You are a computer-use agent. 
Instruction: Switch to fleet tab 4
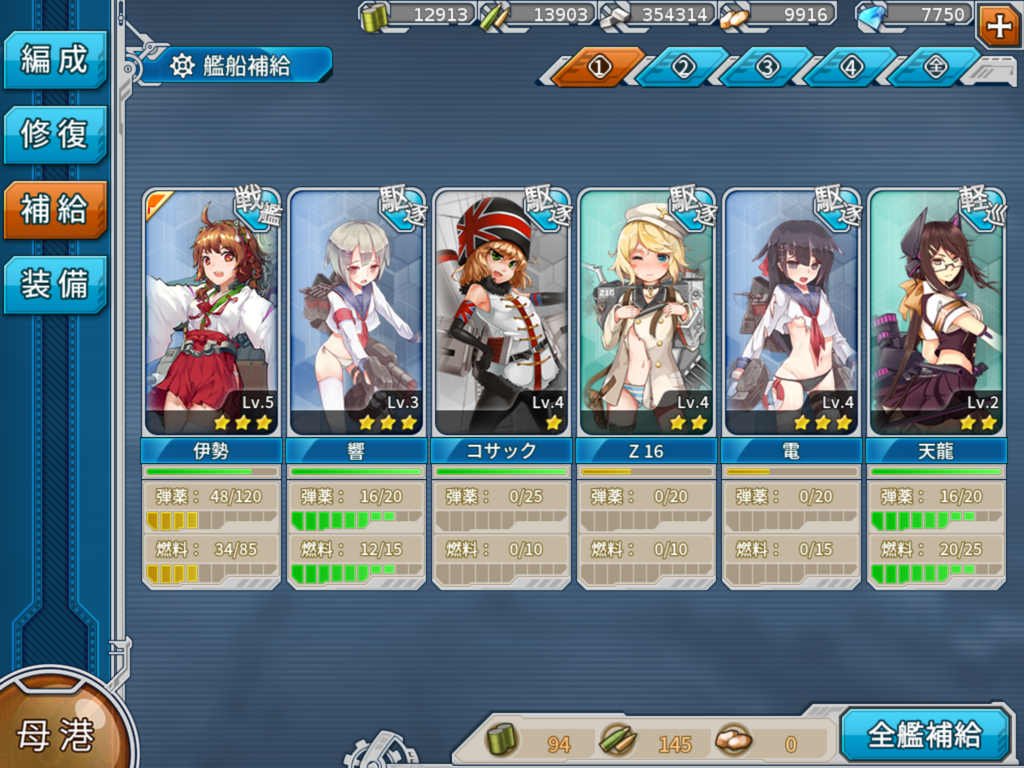pyautogui.click(x=851, y=67)
